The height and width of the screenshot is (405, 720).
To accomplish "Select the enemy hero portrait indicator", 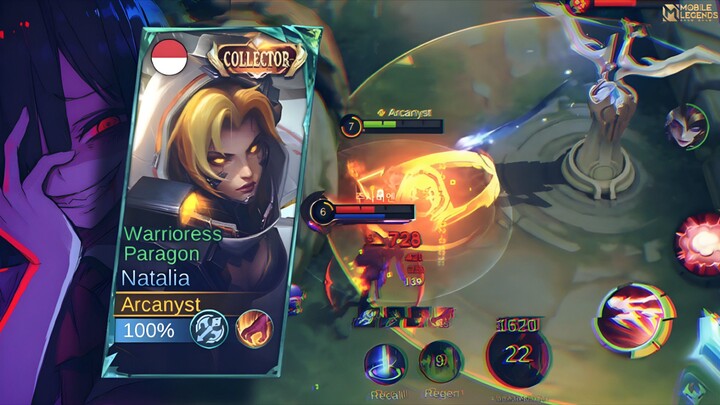I will click(x=686, y=127).
